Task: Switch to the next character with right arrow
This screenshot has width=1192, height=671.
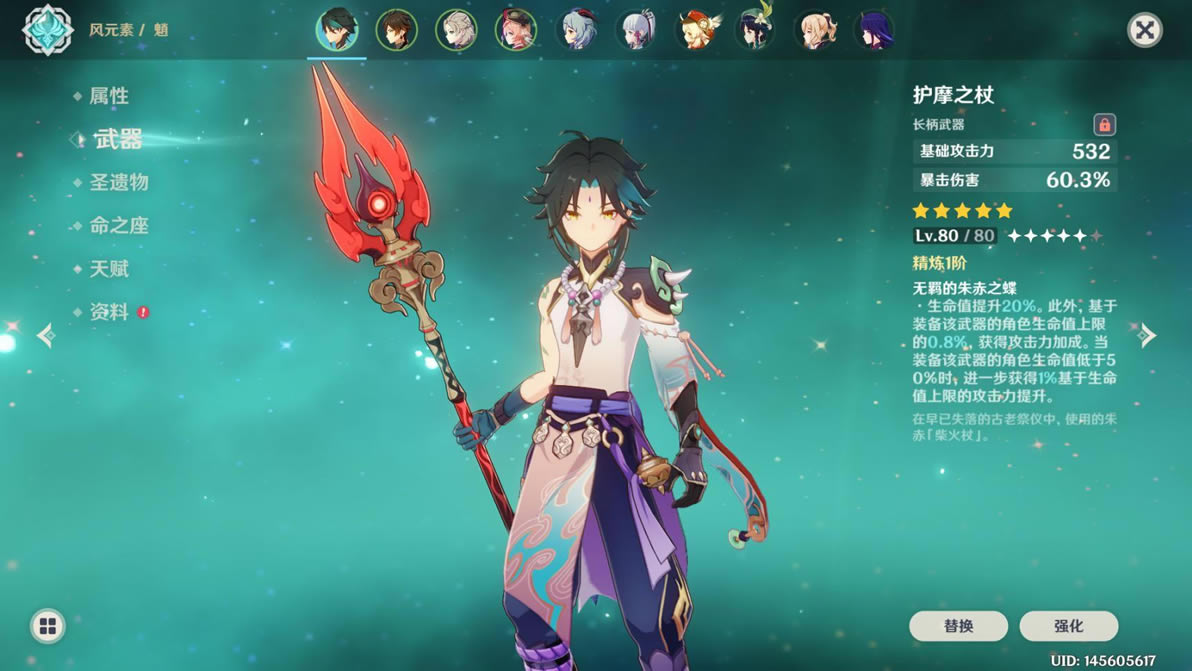Action: pos(1148,335)
